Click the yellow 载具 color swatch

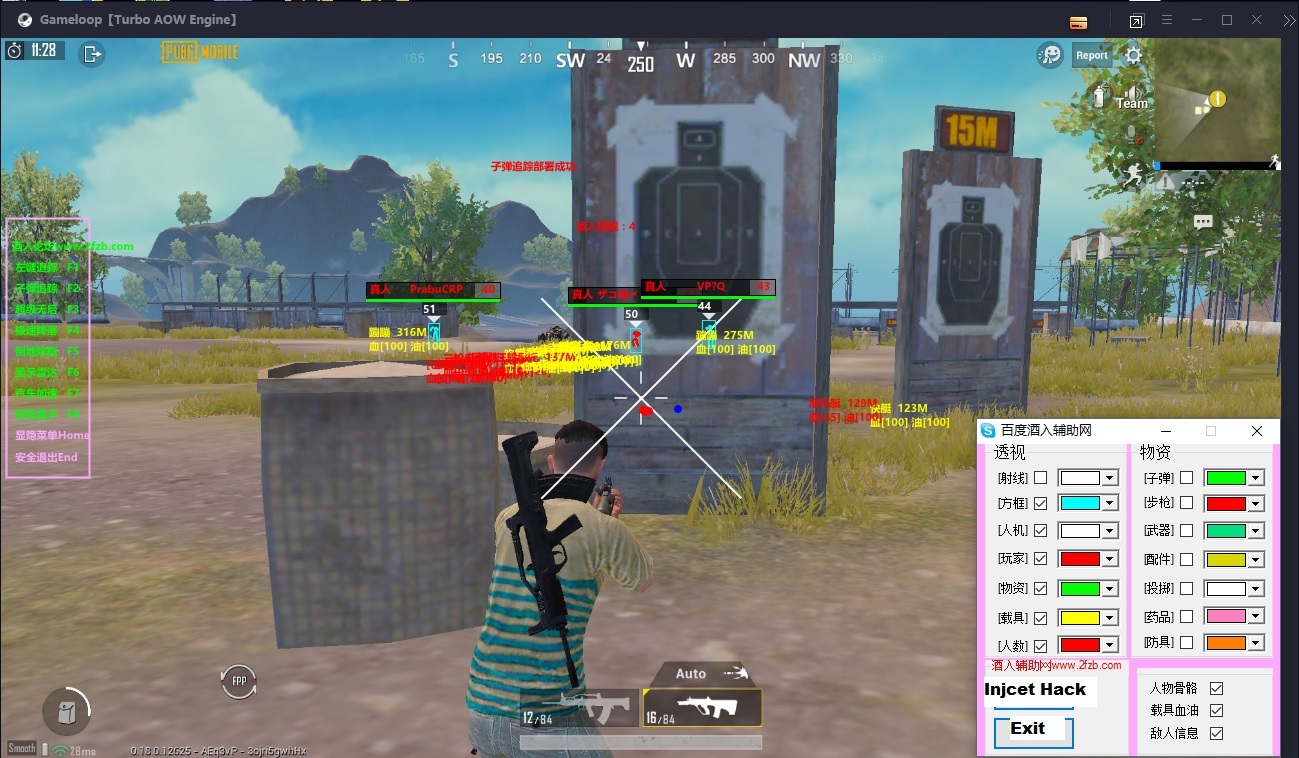coord(1080,618)
